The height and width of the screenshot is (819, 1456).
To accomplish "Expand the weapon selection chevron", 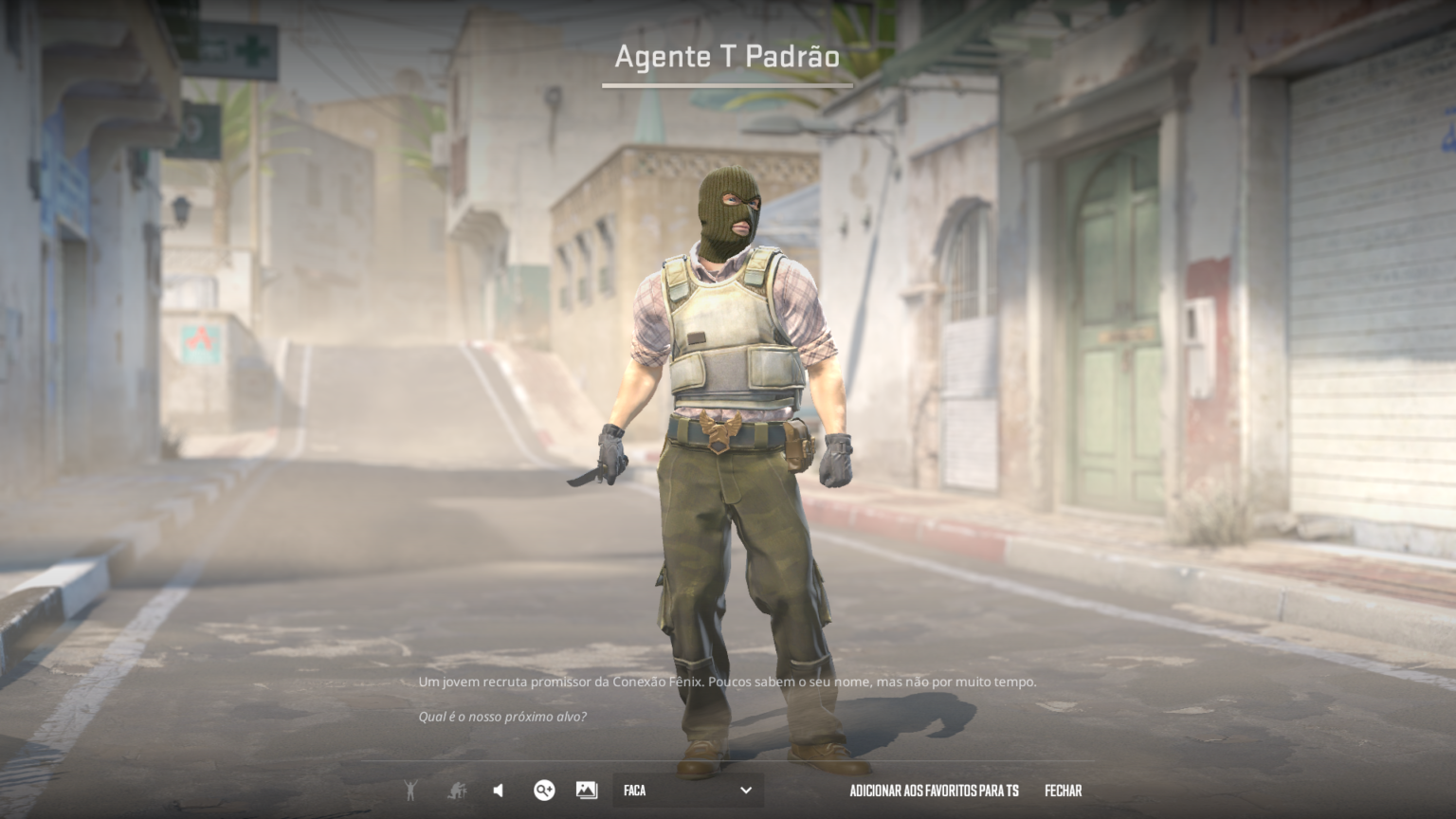I will (x=747, y=790).
